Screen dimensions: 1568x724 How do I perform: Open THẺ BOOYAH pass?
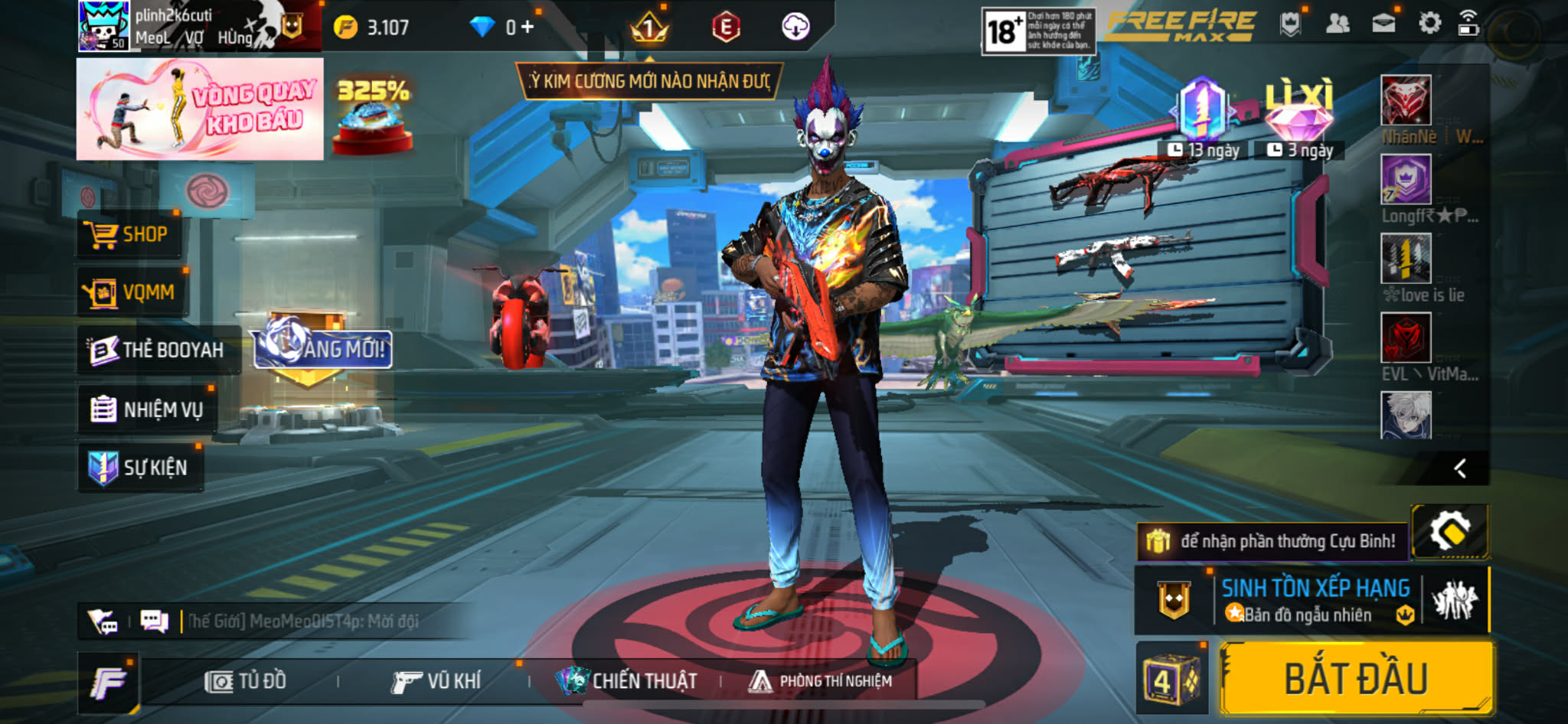(156, 350)
